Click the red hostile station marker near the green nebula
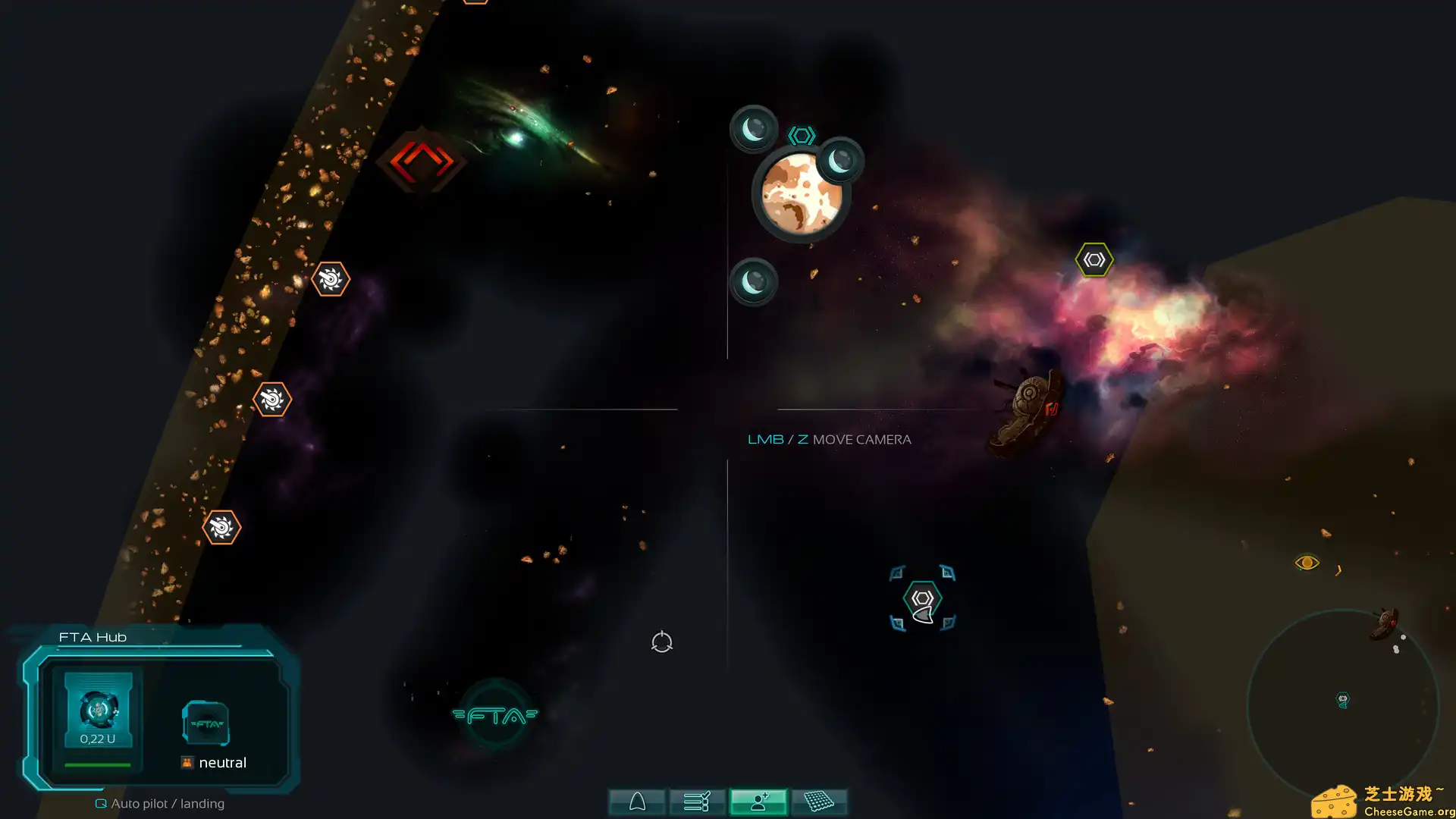 tap(421, 162)
